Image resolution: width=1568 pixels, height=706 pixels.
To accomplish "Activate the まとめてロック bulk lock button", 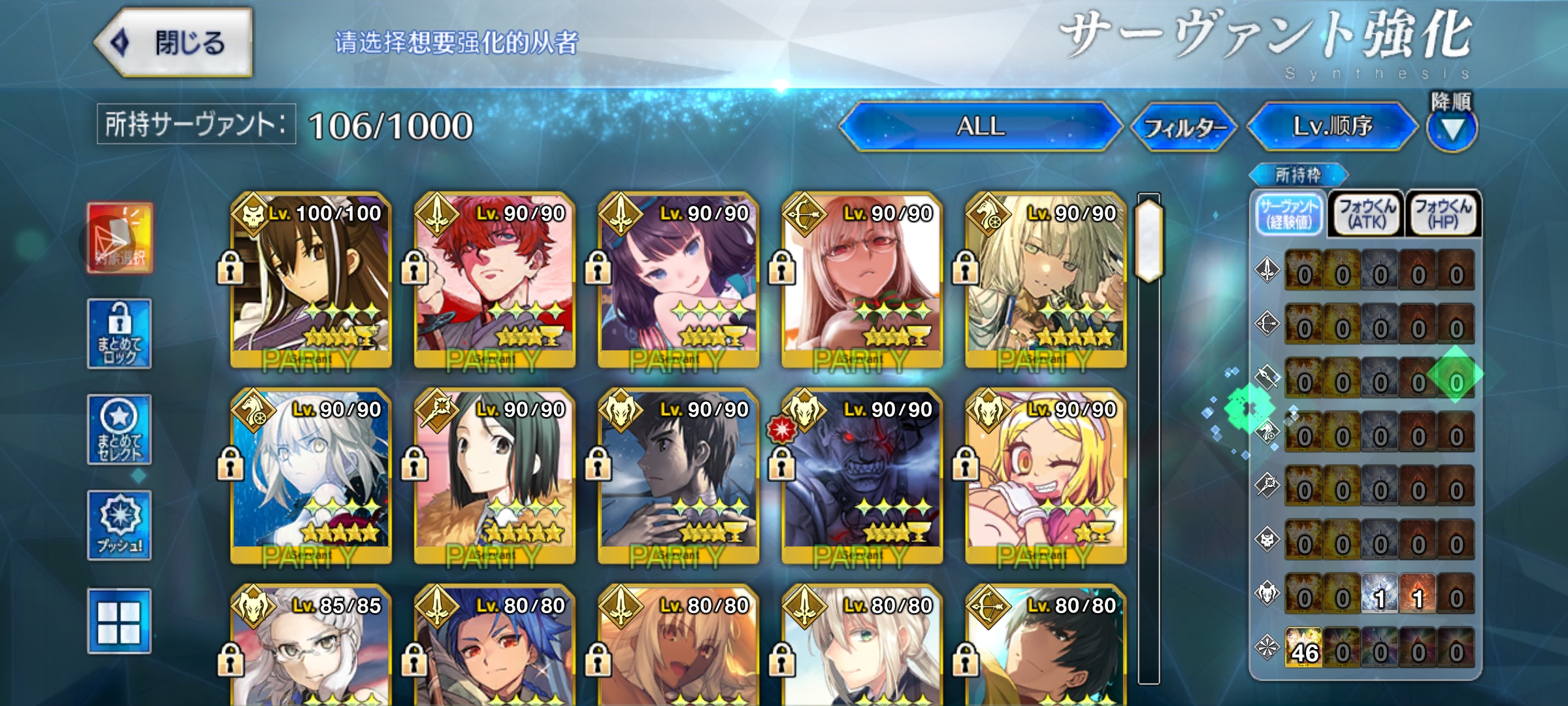I will pyautogui.click(x=120, y=334).
